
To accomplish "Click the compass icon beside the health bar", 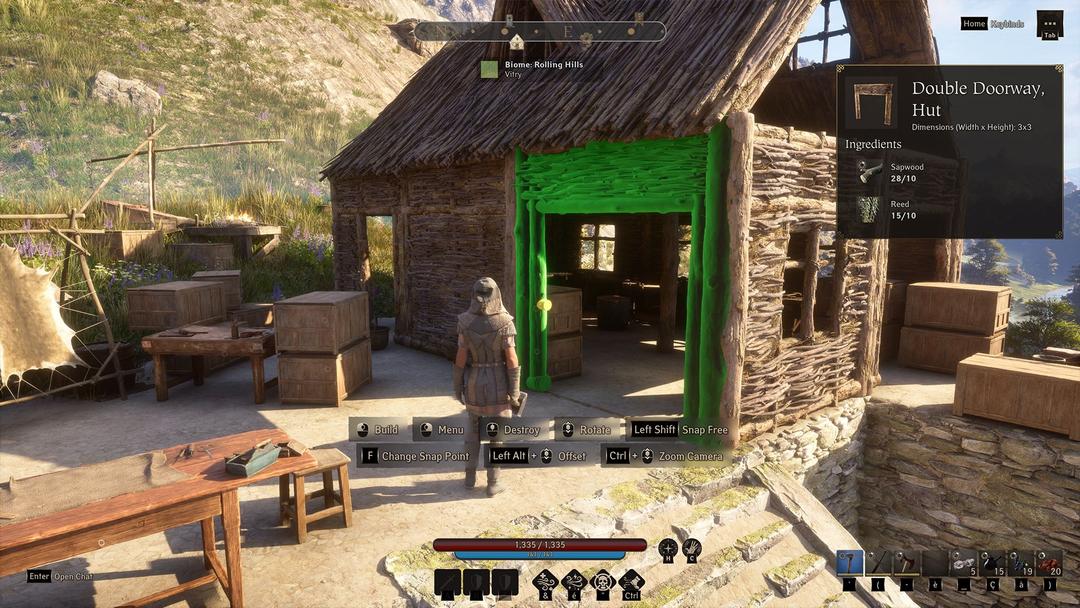I will coord(667,548).
